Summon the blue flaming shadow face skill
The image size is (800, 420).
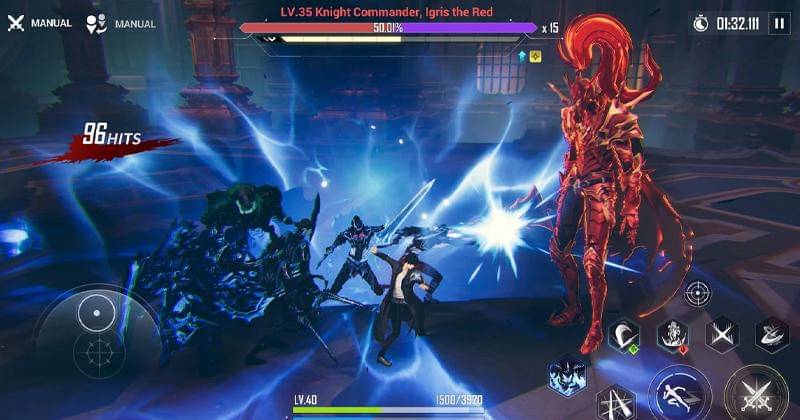[x=568, y=376]
